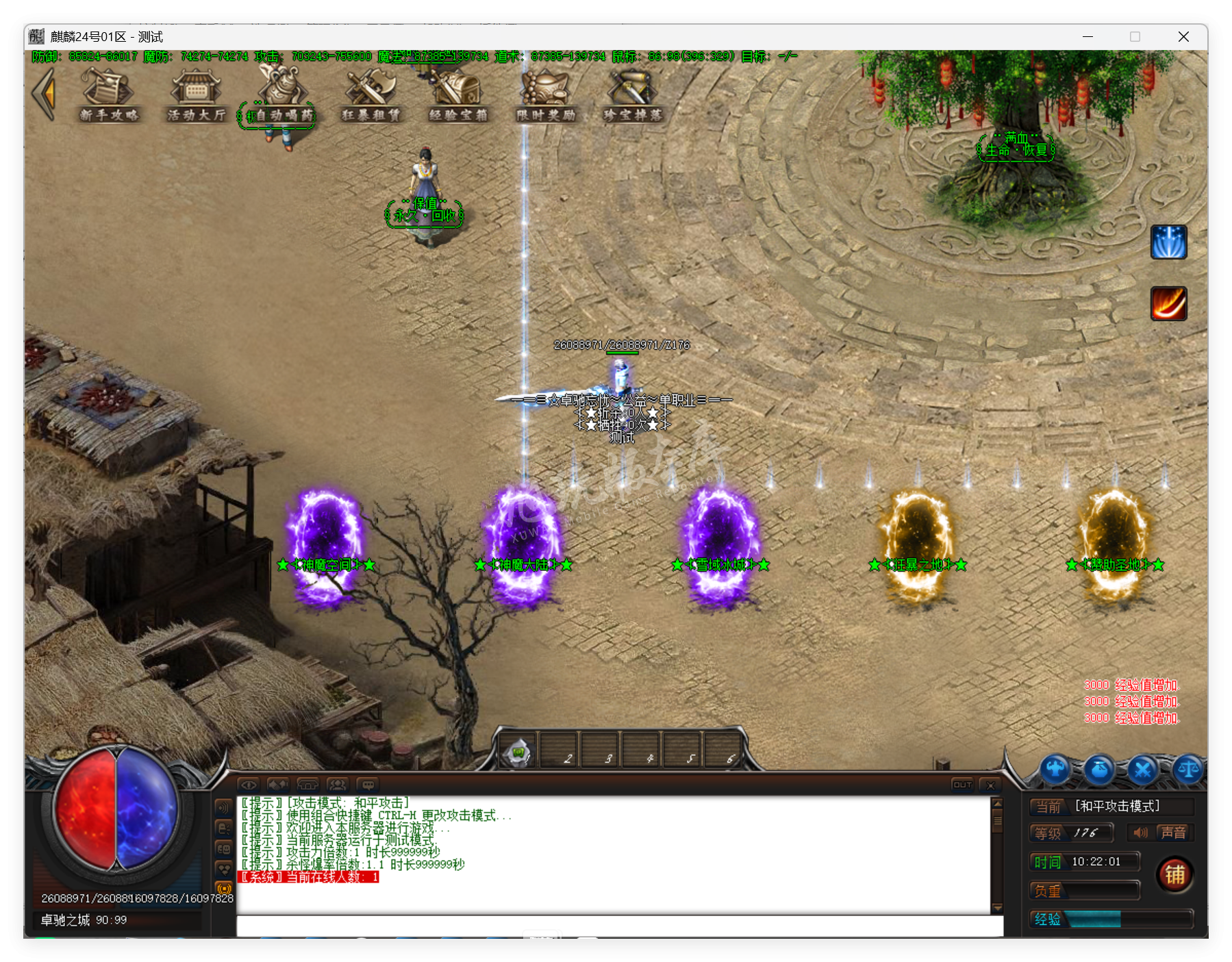Open the inventory bag icon bottom right
The height and width of the screenshot is (962, 1232).
click(1099, 770)
